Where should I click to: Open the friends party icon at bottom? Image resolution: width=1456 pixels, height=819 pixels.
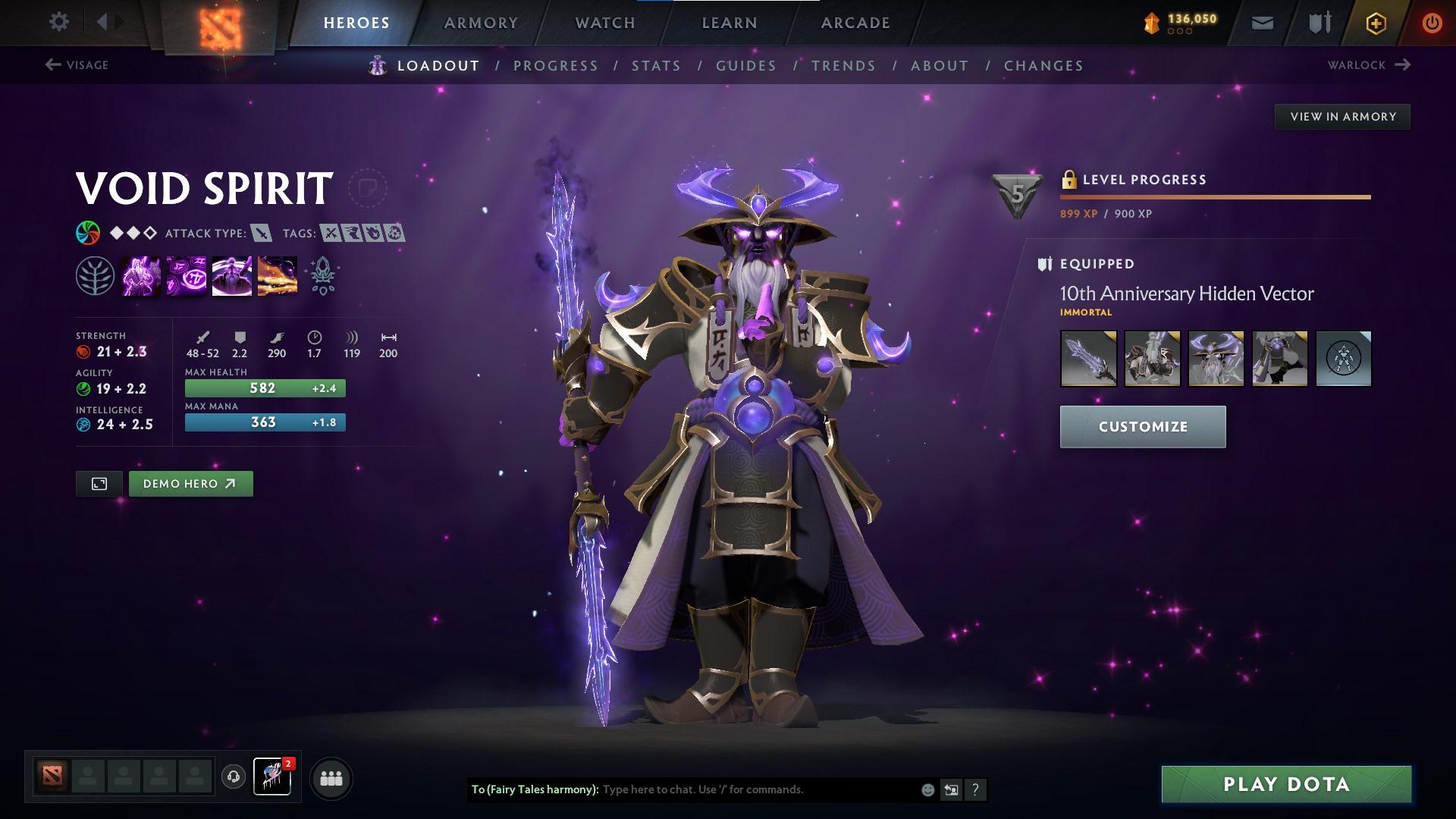(331, 777)
